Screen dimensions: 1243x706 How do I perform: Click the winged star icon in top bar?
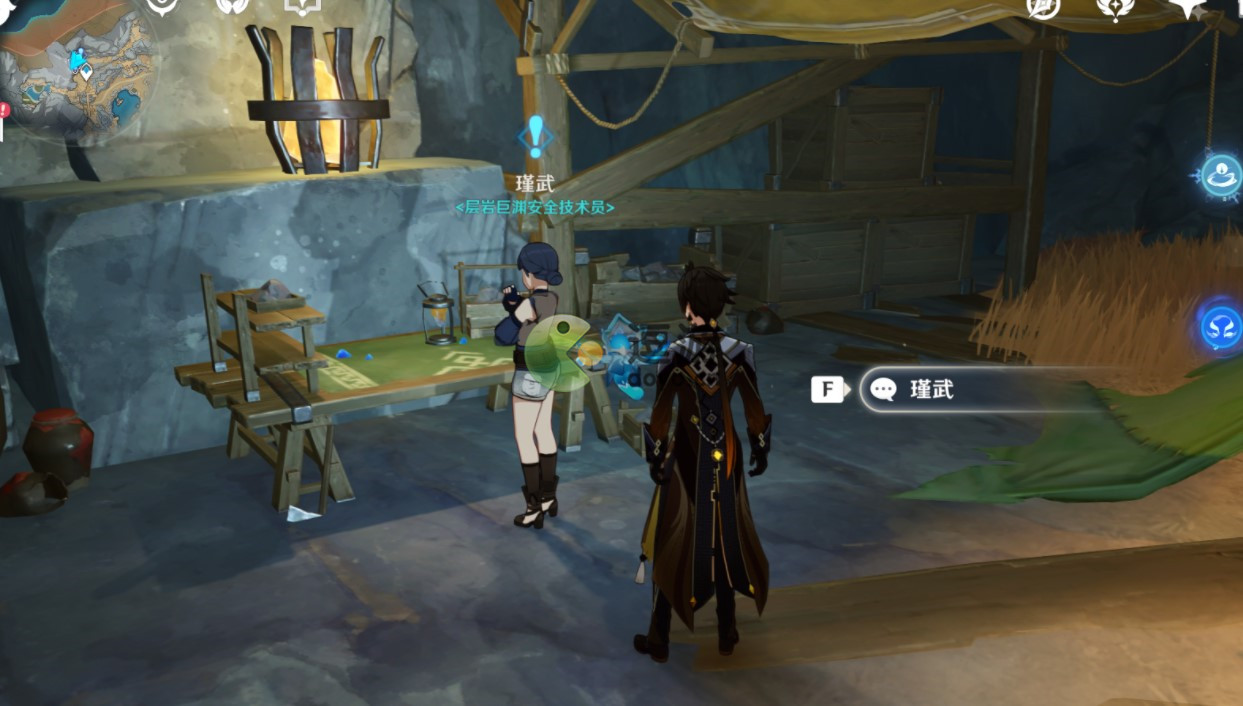point(1114,8)
